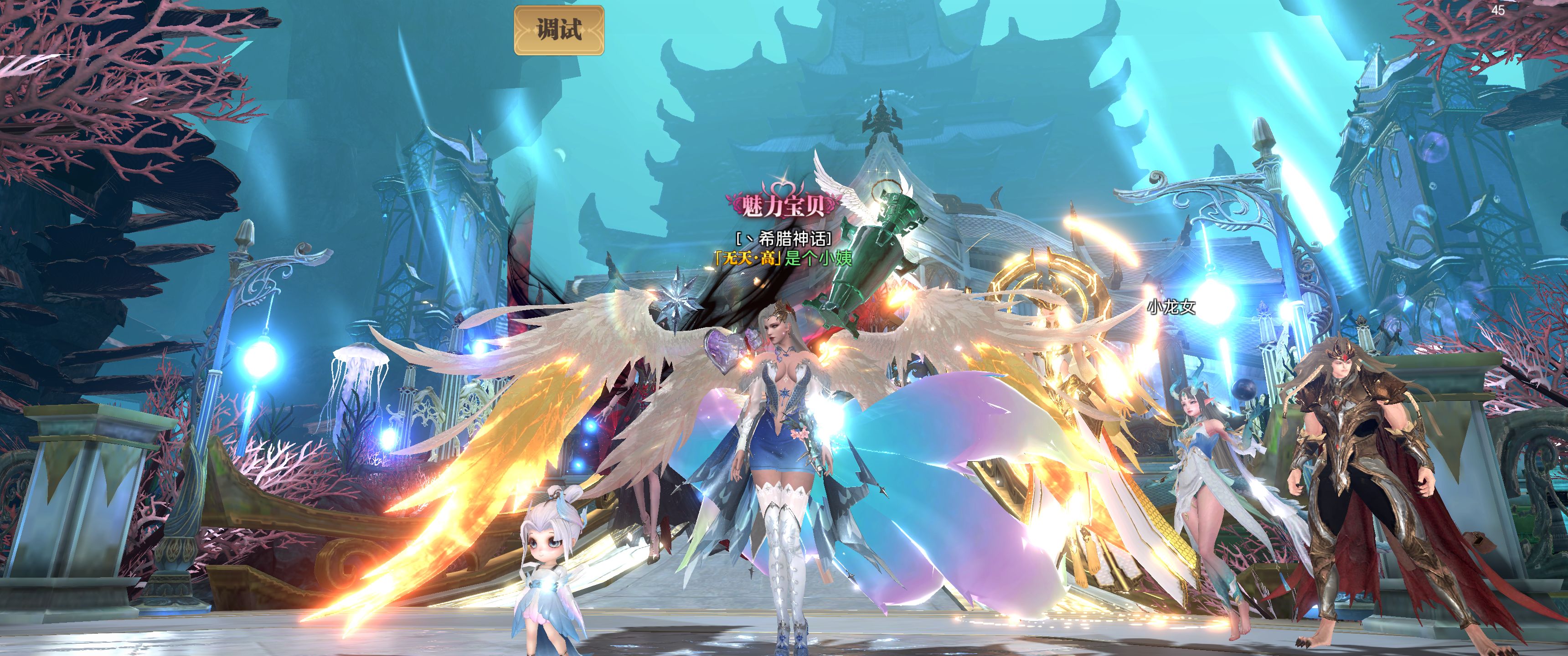Click the 调试 debug button
The width and height of the screenshot is (1568, 656).
pyautogui.click(x=559, y=30)
